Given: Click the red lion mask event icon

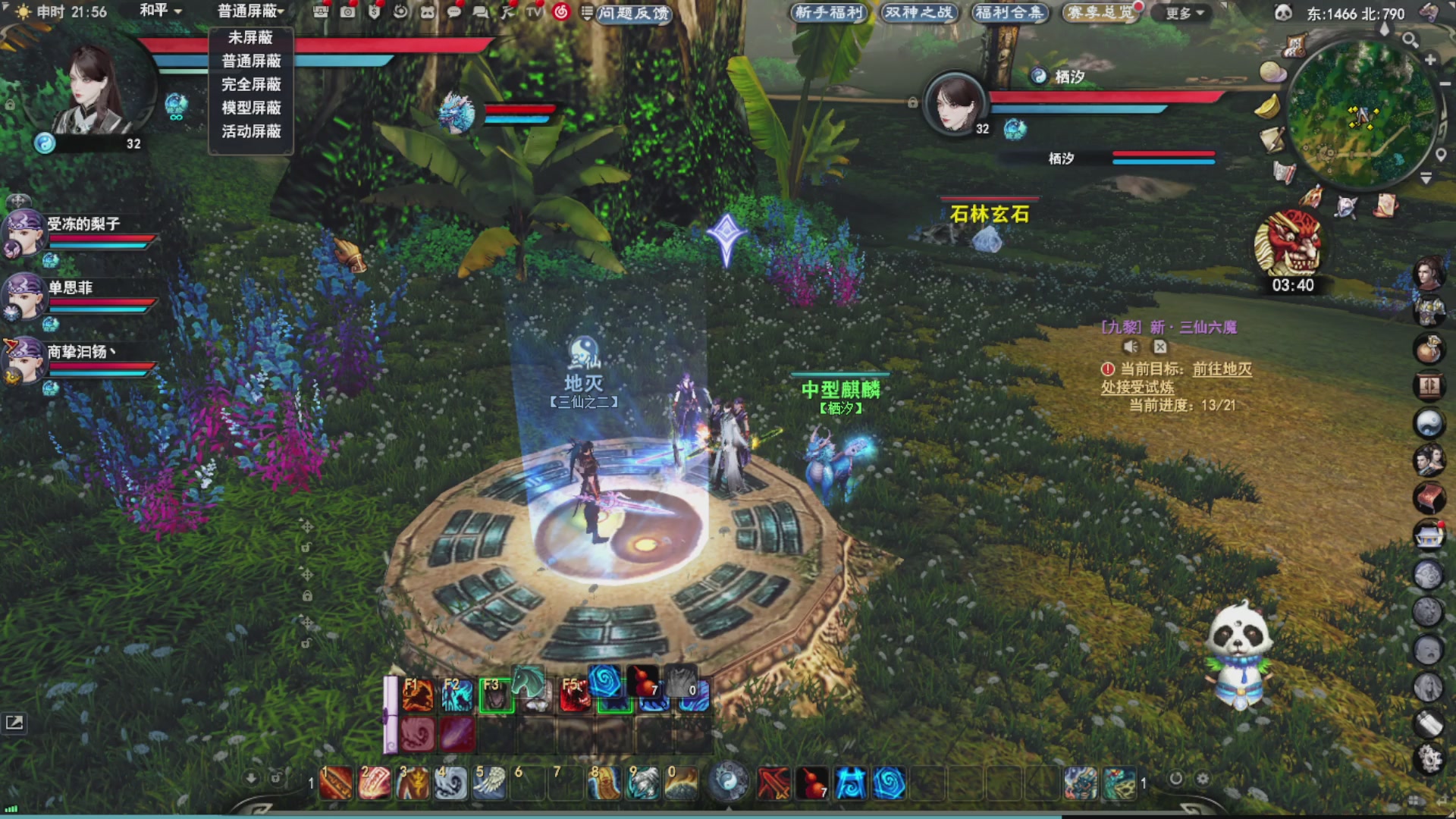Looking at the screenshot, I should coord(1288,244).
